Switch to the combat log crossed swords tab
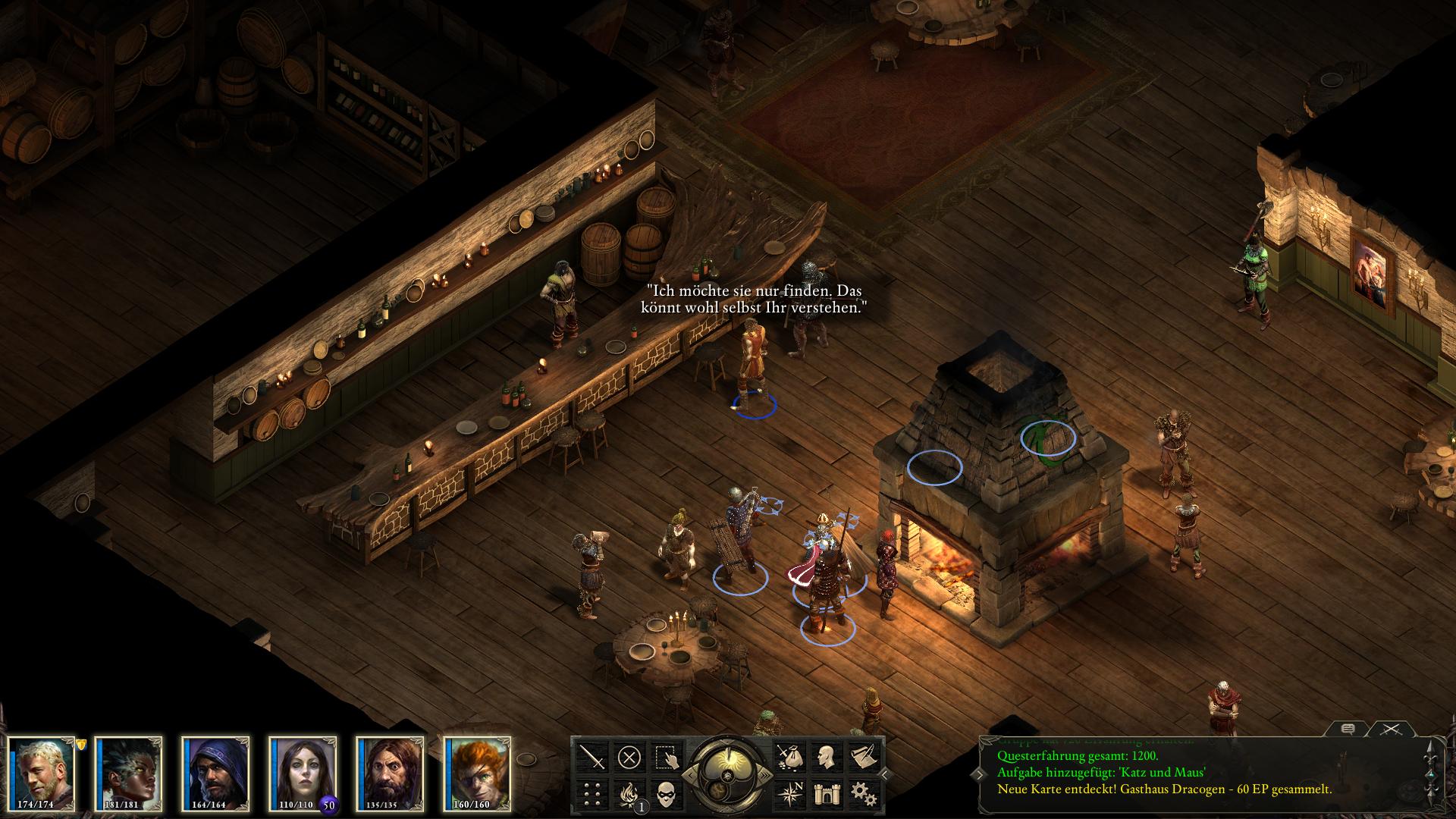This screenshot has height=819, width=1456. (1390, 730)
